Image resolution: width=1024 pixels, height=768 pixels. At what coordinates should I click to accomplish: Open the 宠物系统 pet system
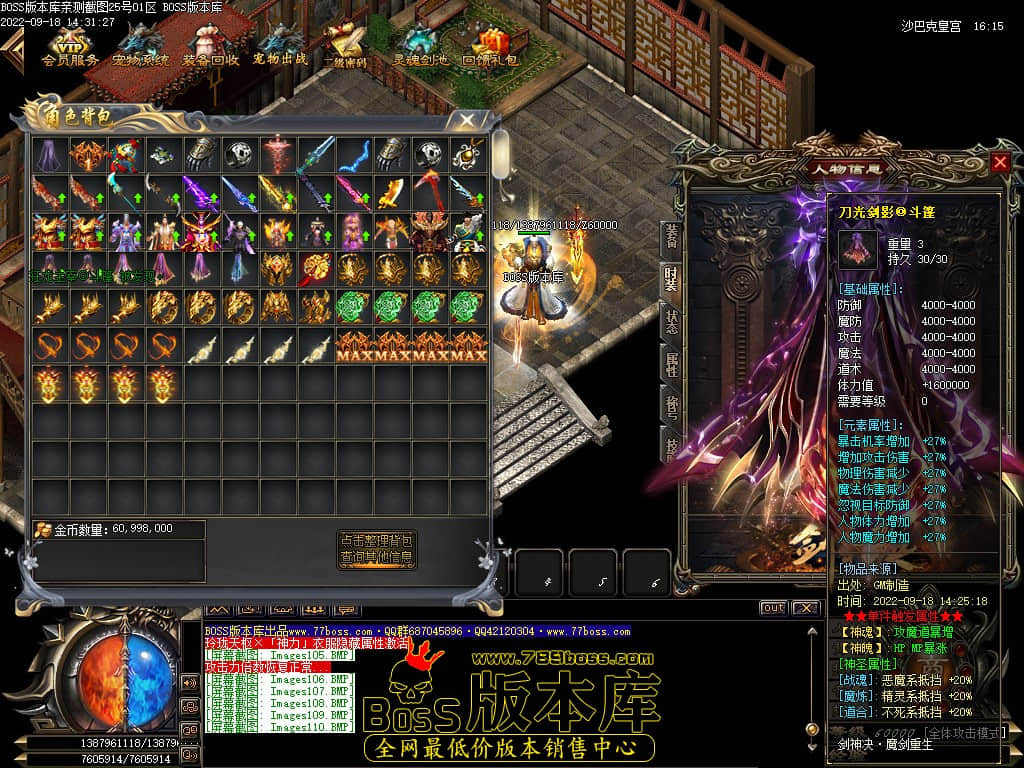tap(140, 46)
